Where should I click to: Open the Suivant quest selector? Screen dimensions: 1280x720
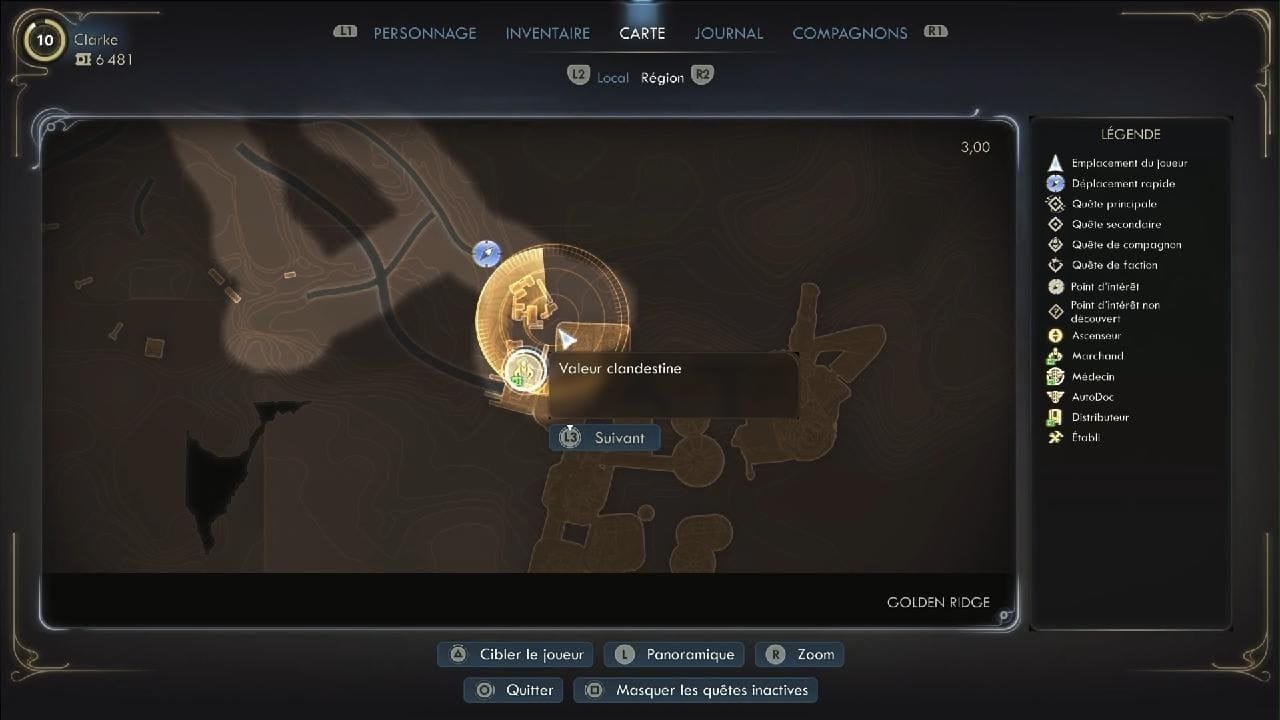click(603, 437)
